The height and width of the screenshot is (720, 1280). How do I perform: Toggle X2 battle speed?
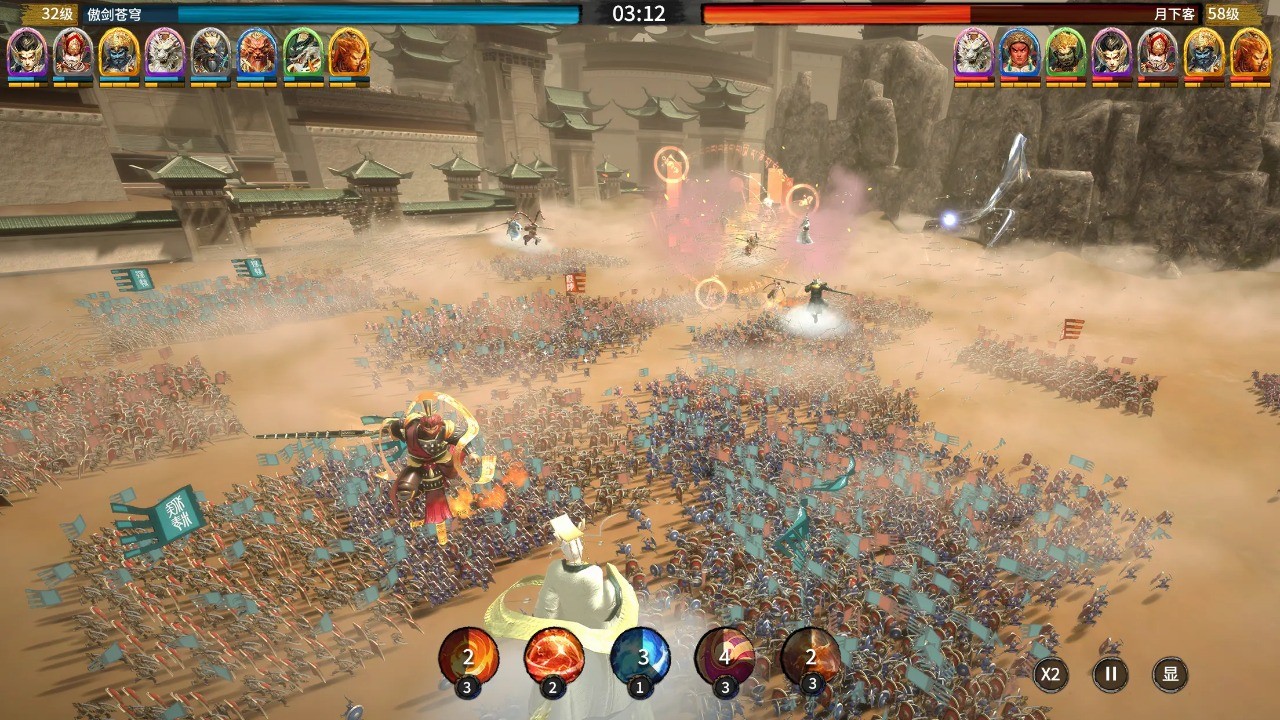pos(1049,674)
